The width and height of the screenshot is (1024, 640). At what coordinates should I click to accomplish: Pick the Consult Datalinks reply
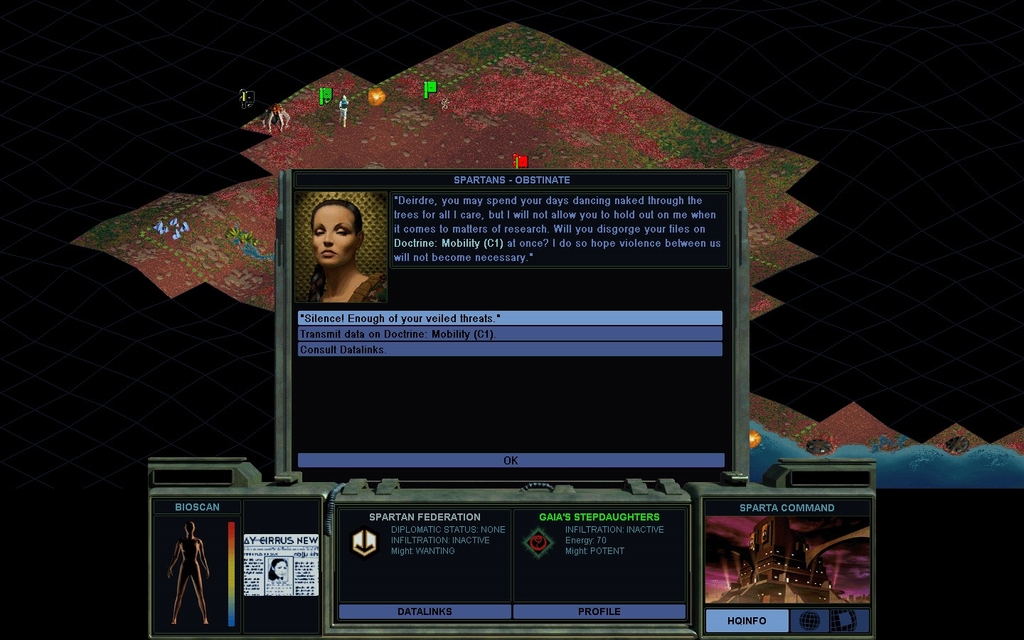point(509,350)
